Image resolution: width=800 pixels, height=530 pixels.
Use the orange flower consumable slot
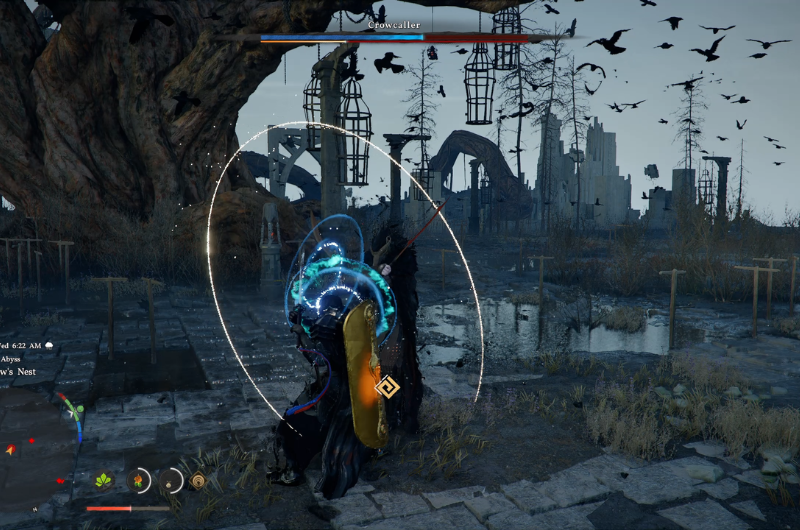pos(139,480)
